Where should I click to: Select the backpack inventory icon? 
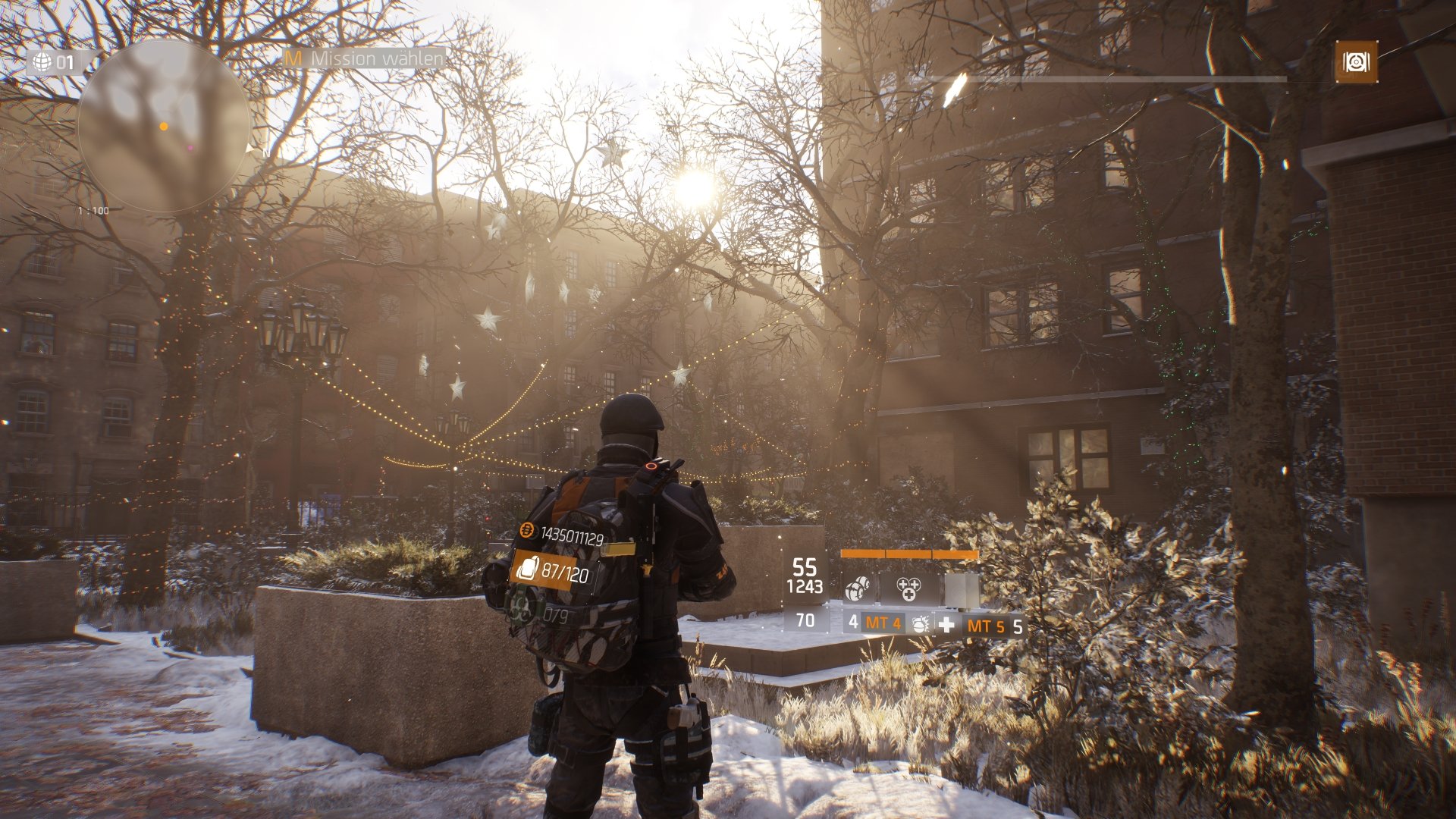(529, 569)
